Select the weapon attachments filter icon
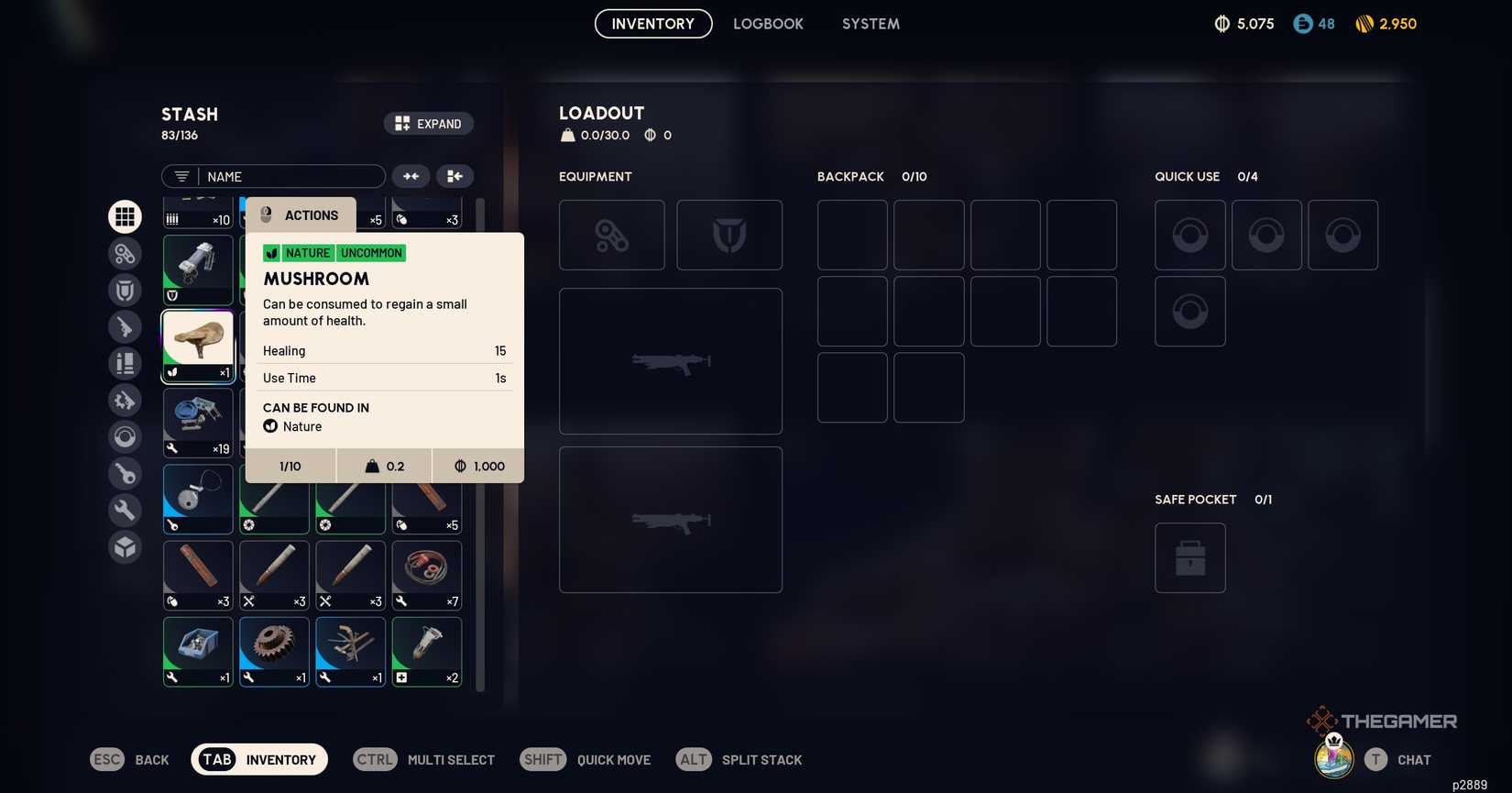 (125, 400)
